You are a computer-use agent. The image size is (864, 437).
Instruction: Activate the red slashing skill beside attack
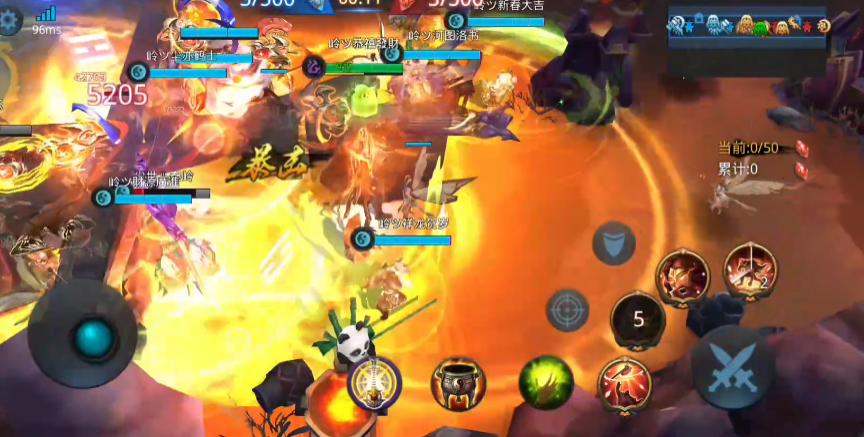(x=625, y=383)
